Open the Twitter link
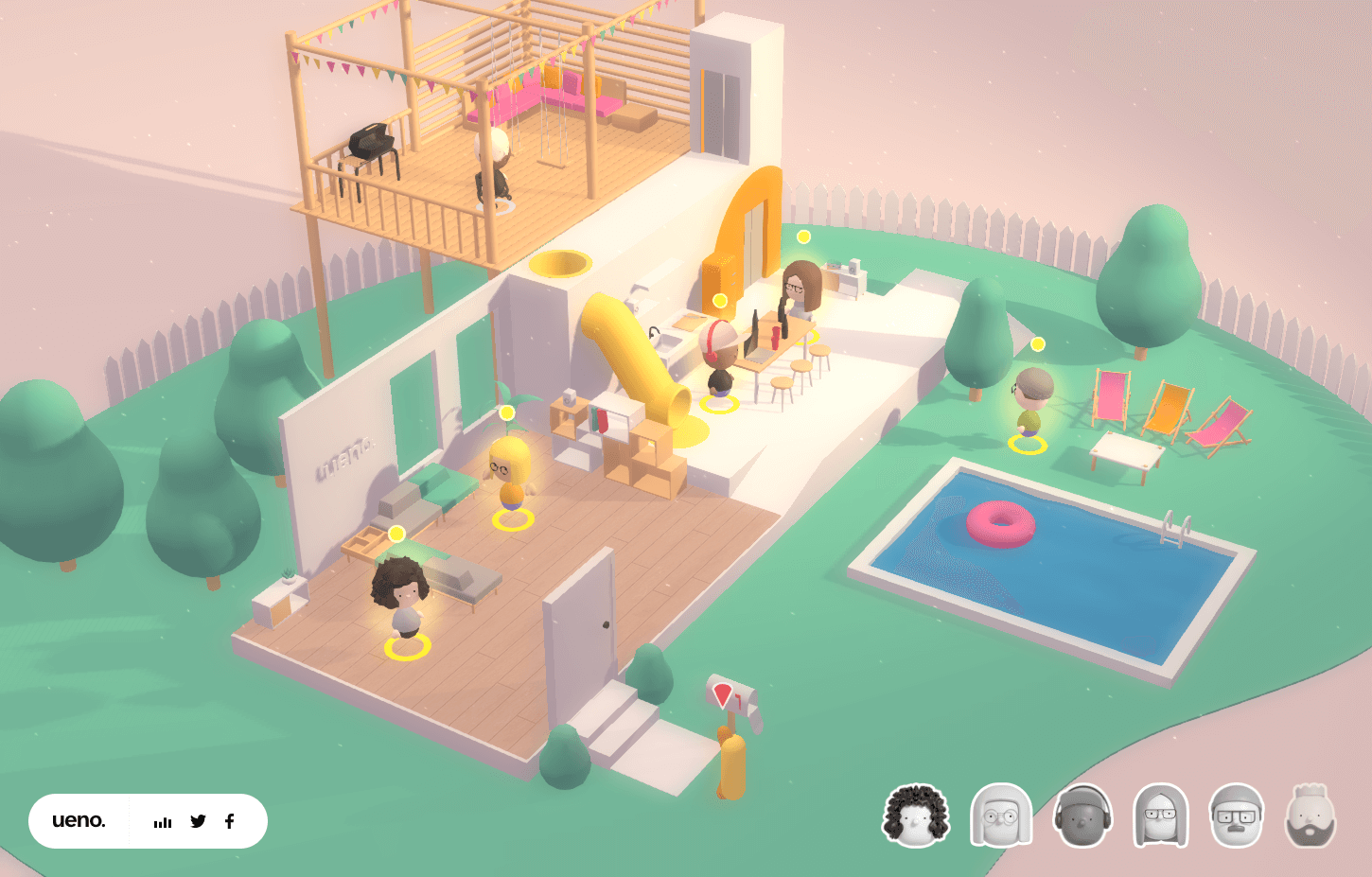 pos(198,821)
